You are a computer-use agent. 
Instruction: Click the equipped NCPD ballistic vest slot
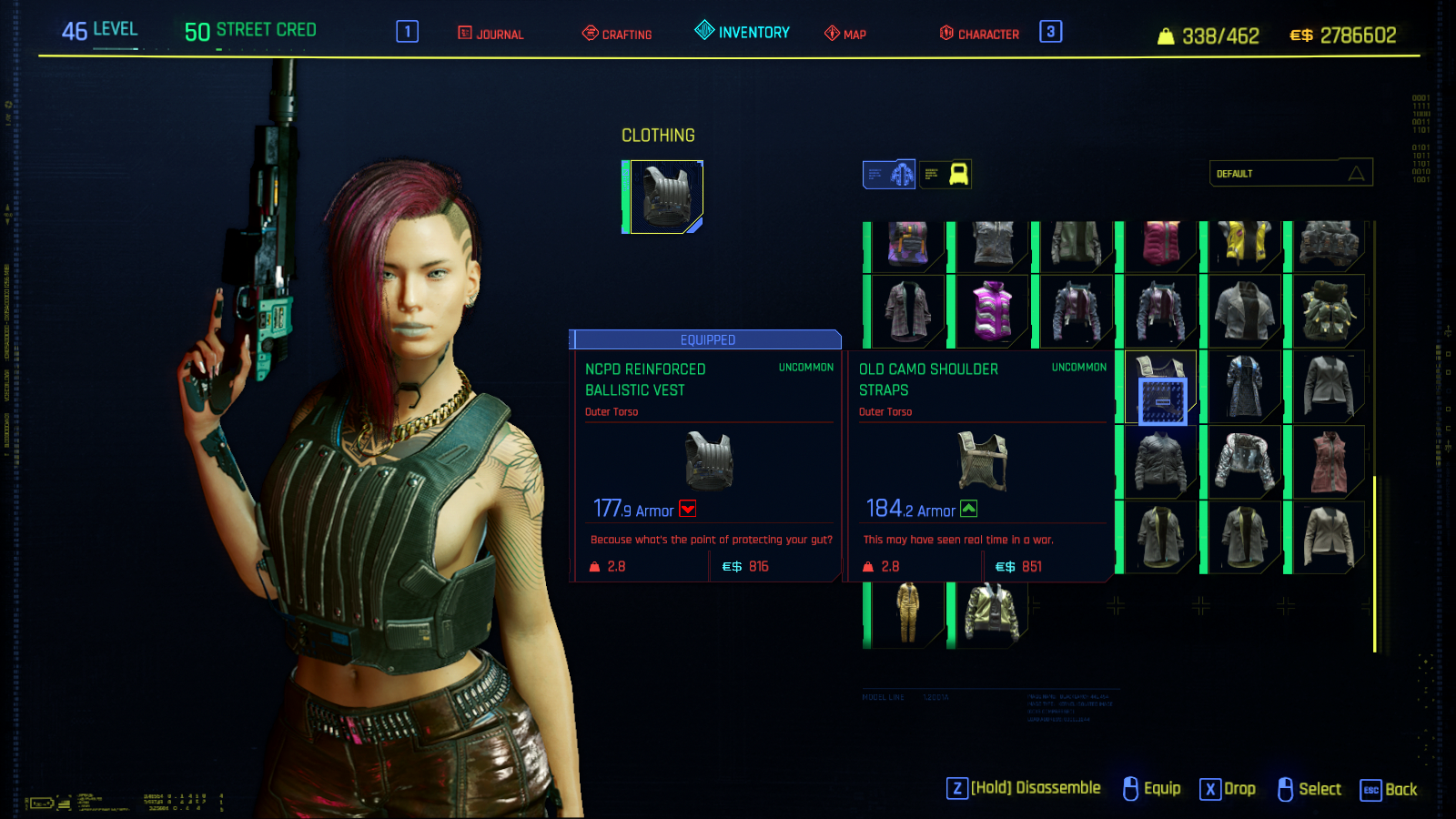[x=665, y=197]
